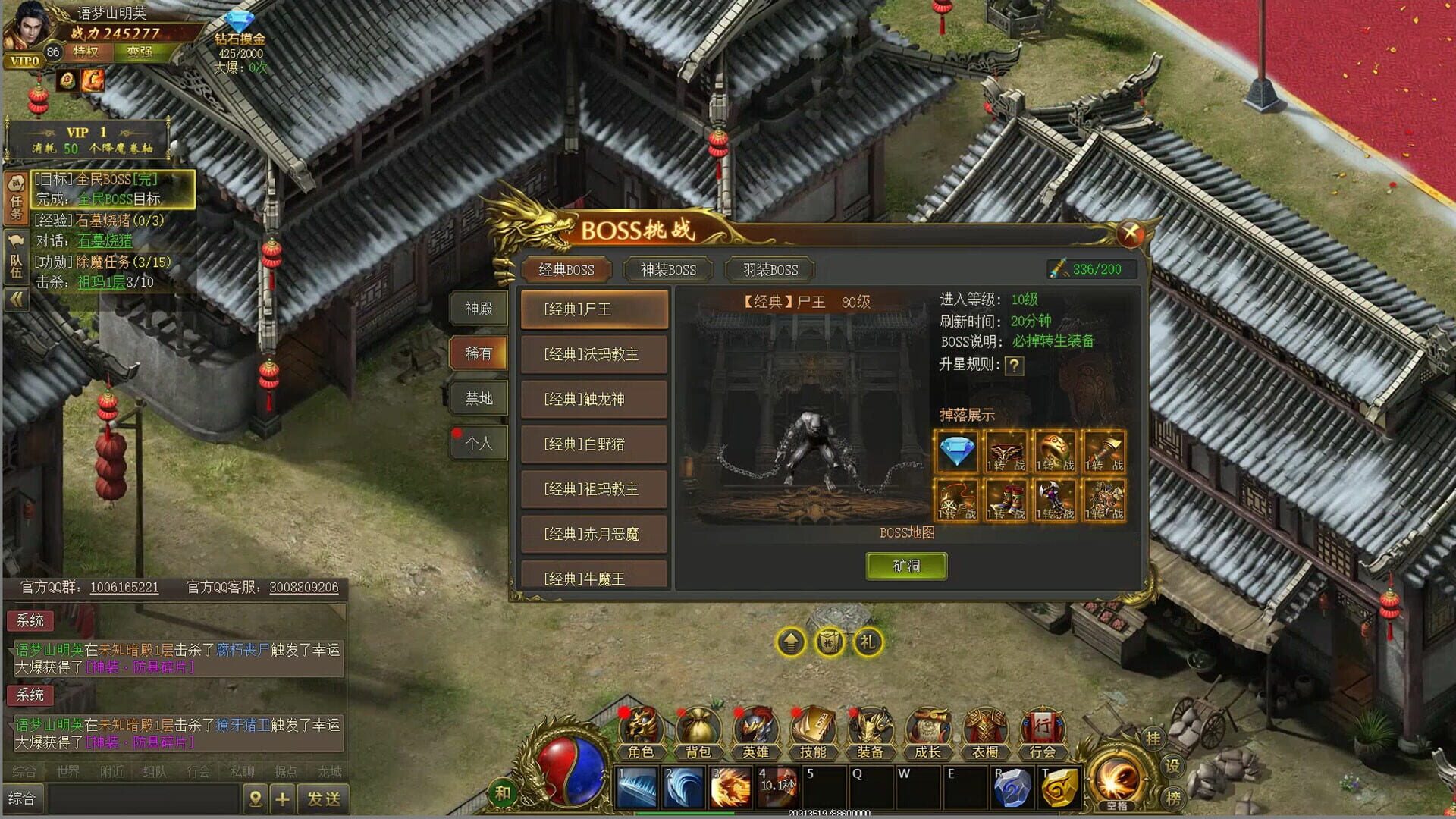This screenshot has width=1456, height=819.
Task: Activate the 禁地 category option
Action: 480,398
